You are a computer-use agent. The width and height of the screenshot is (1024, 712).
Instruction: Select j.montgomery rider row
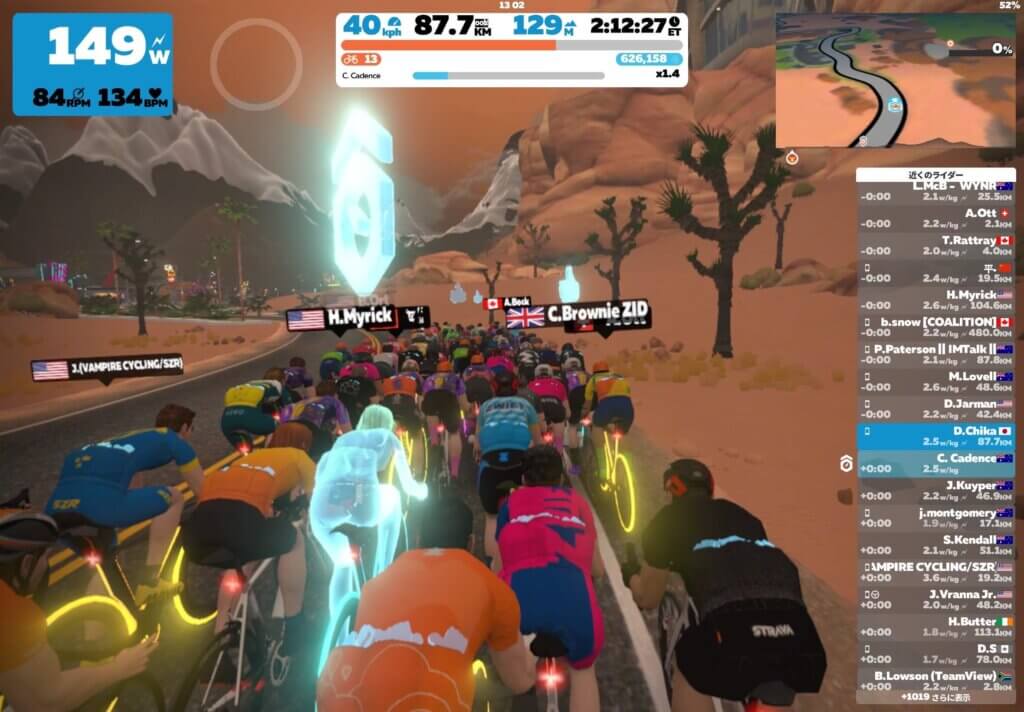935,517
